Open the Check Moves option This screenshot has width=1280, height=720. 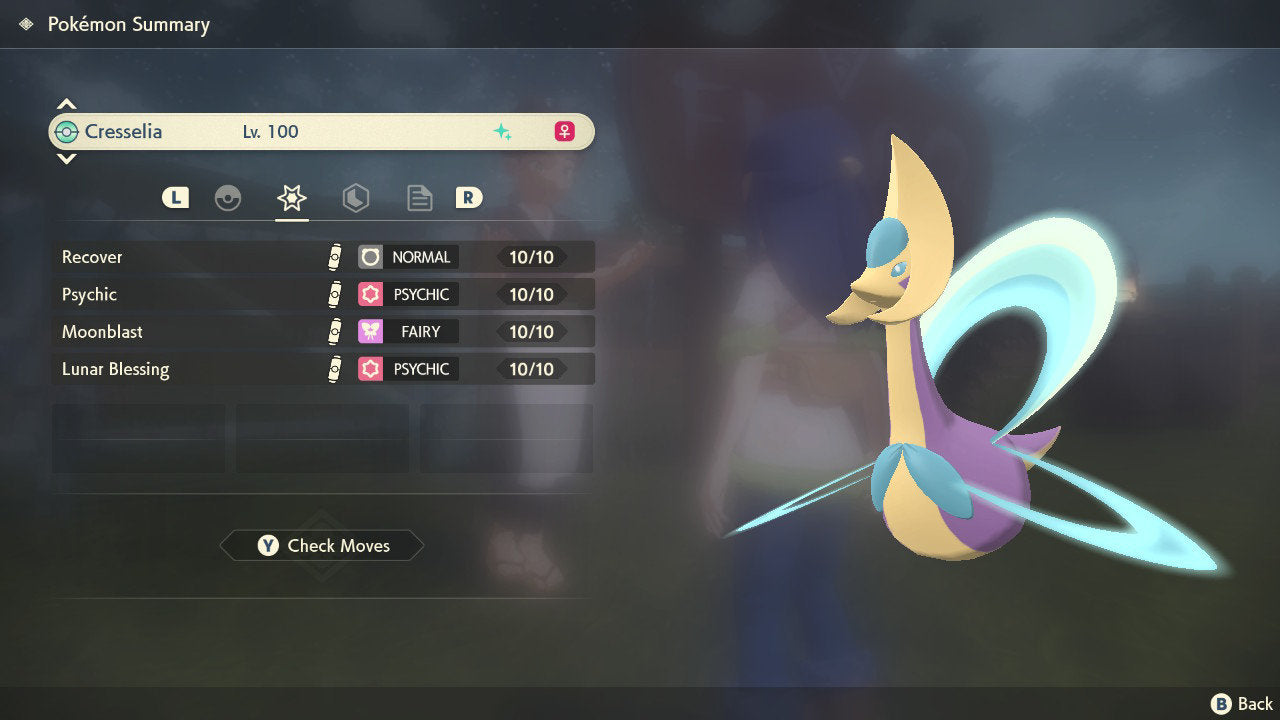pos(322,545)
